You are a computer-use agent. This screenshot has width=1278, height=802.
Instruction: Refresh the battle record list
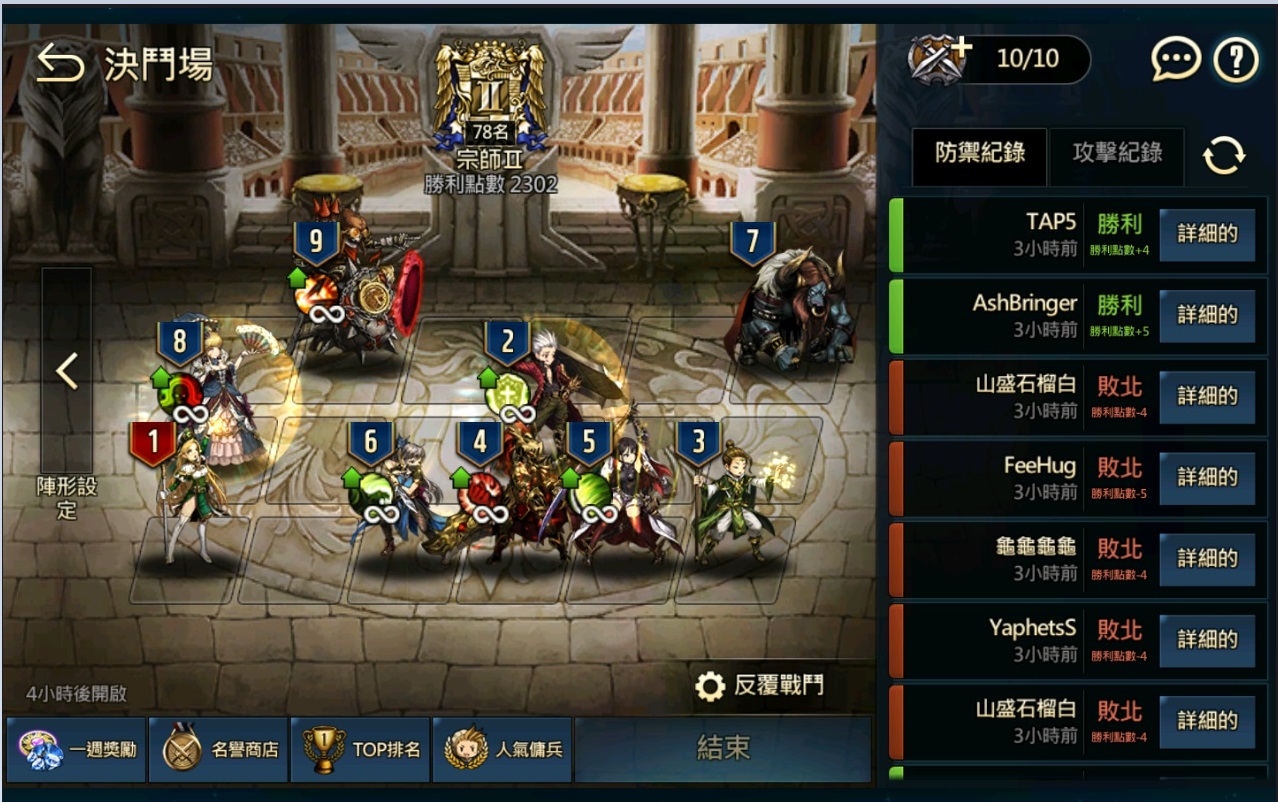(x=1224, y=155)
